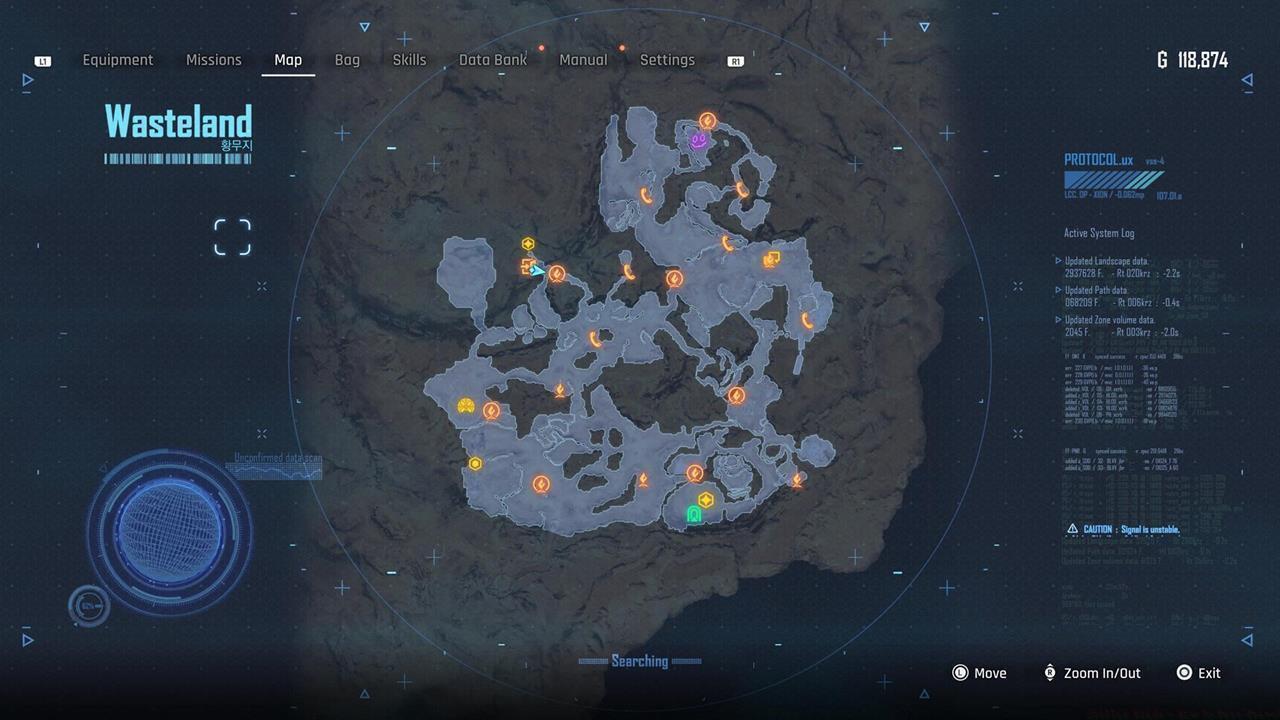Click the yellow hexagon marker on the west side
This screenshot has height=720, width=1280.
(477, 463)
